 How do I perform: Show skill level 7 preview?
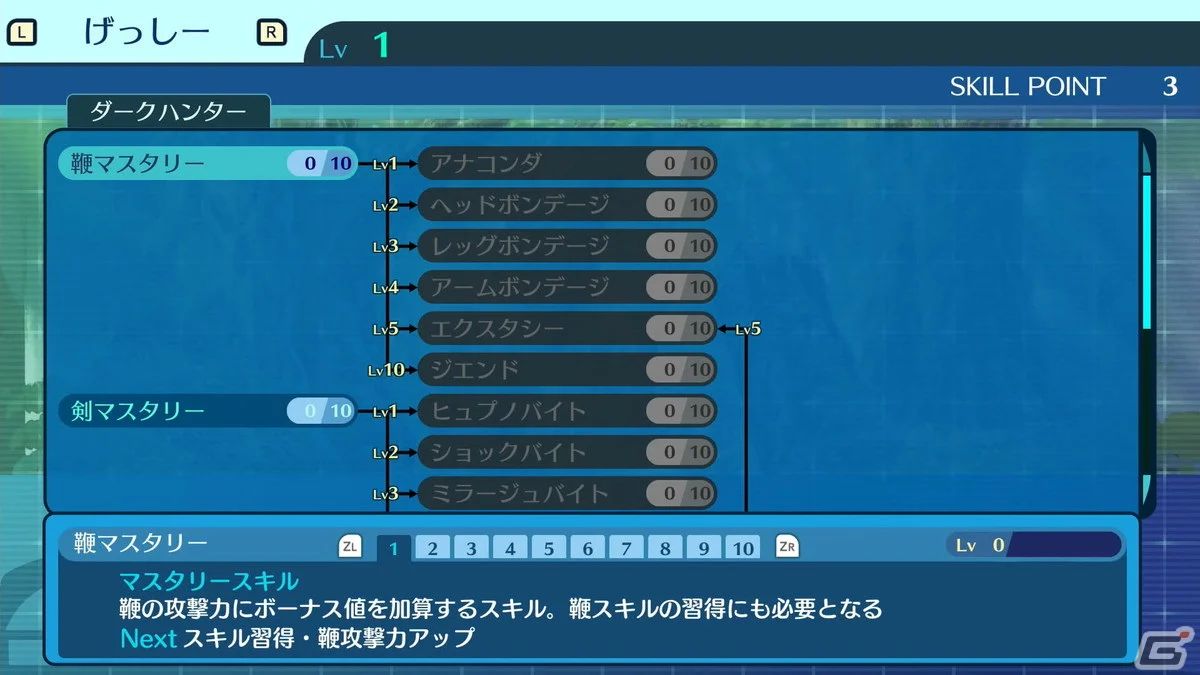626,548
